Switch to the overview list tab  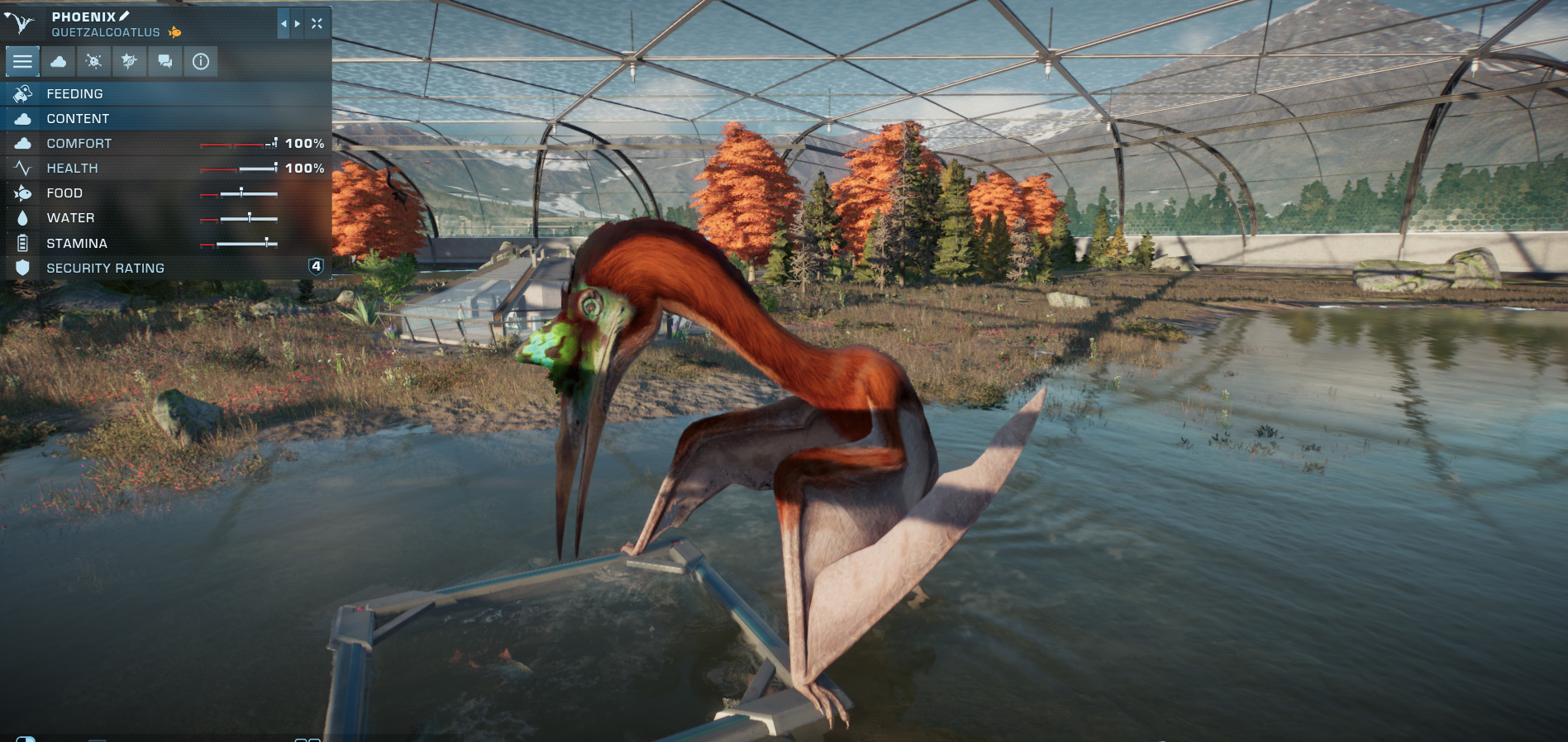(x=22, y=61)
